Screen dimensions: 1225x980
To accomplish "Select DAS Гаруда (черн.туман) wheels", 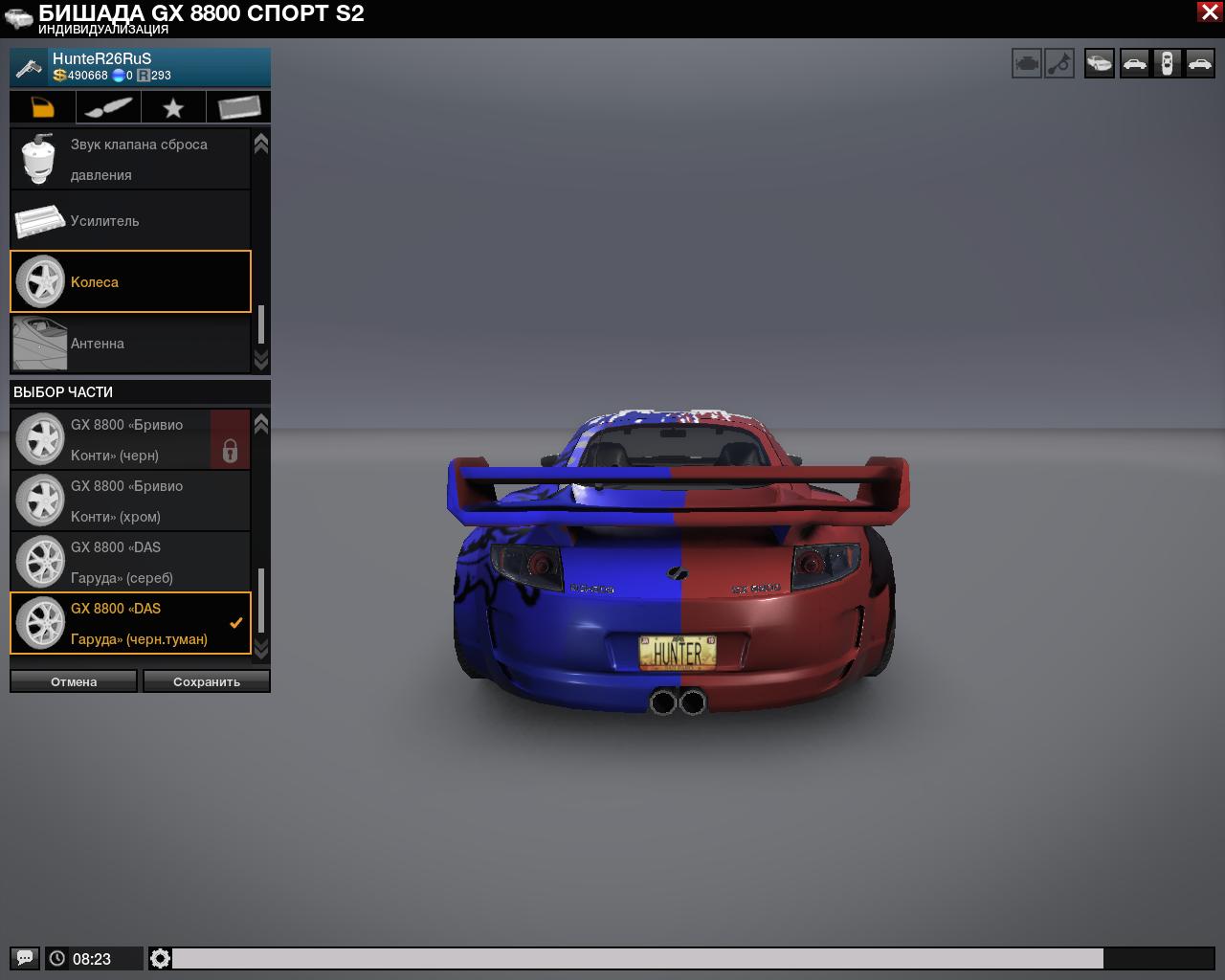I will coord(130,624).
